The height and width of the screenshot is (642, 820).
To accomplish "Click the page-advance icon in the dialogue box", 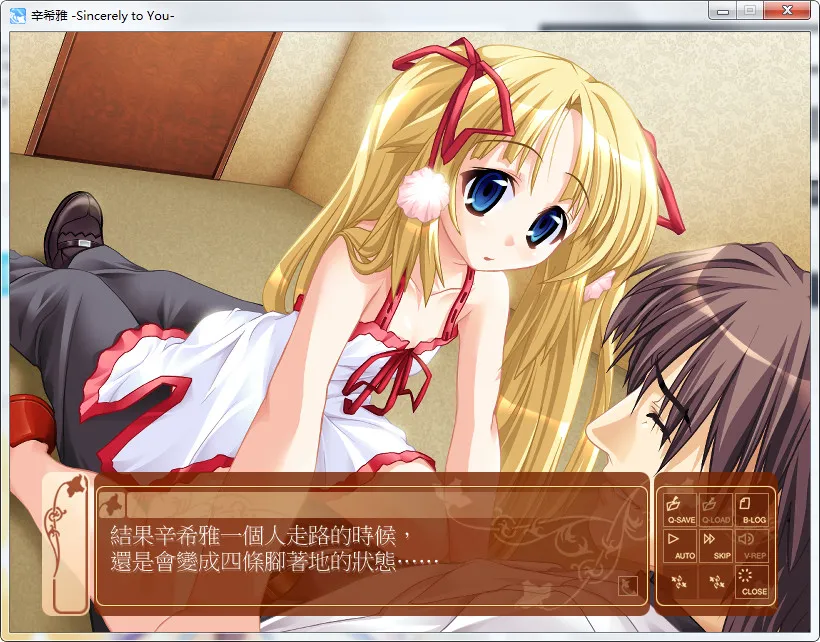I will coord(628,585).
